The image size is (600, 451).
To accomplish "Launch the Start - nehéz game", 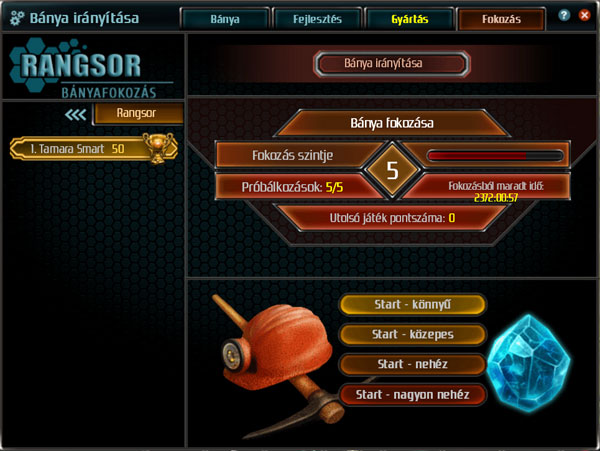I will click(413, 364).
